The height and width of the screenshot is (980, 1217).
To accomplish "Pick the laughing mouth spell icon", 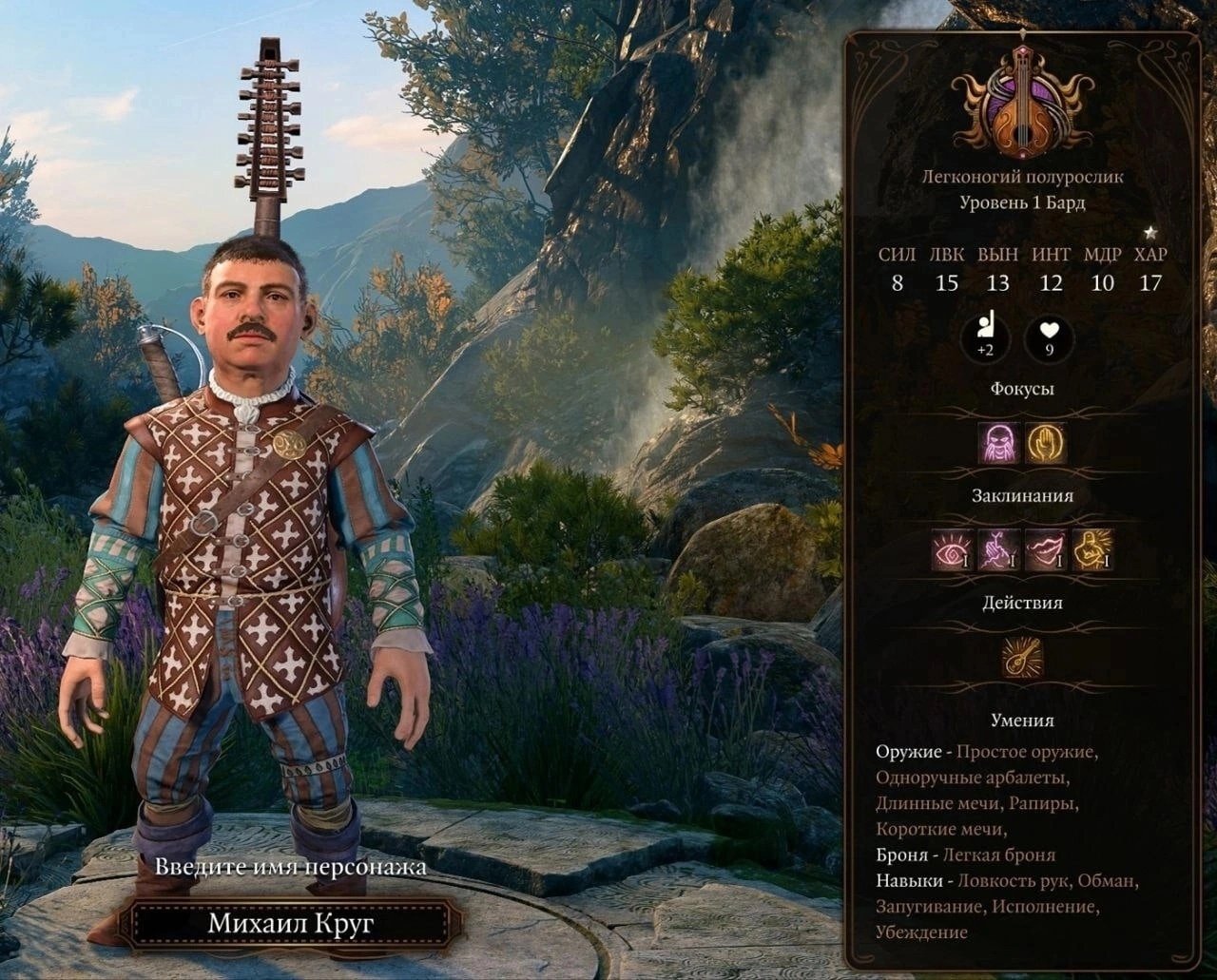I will (1046, 550).
